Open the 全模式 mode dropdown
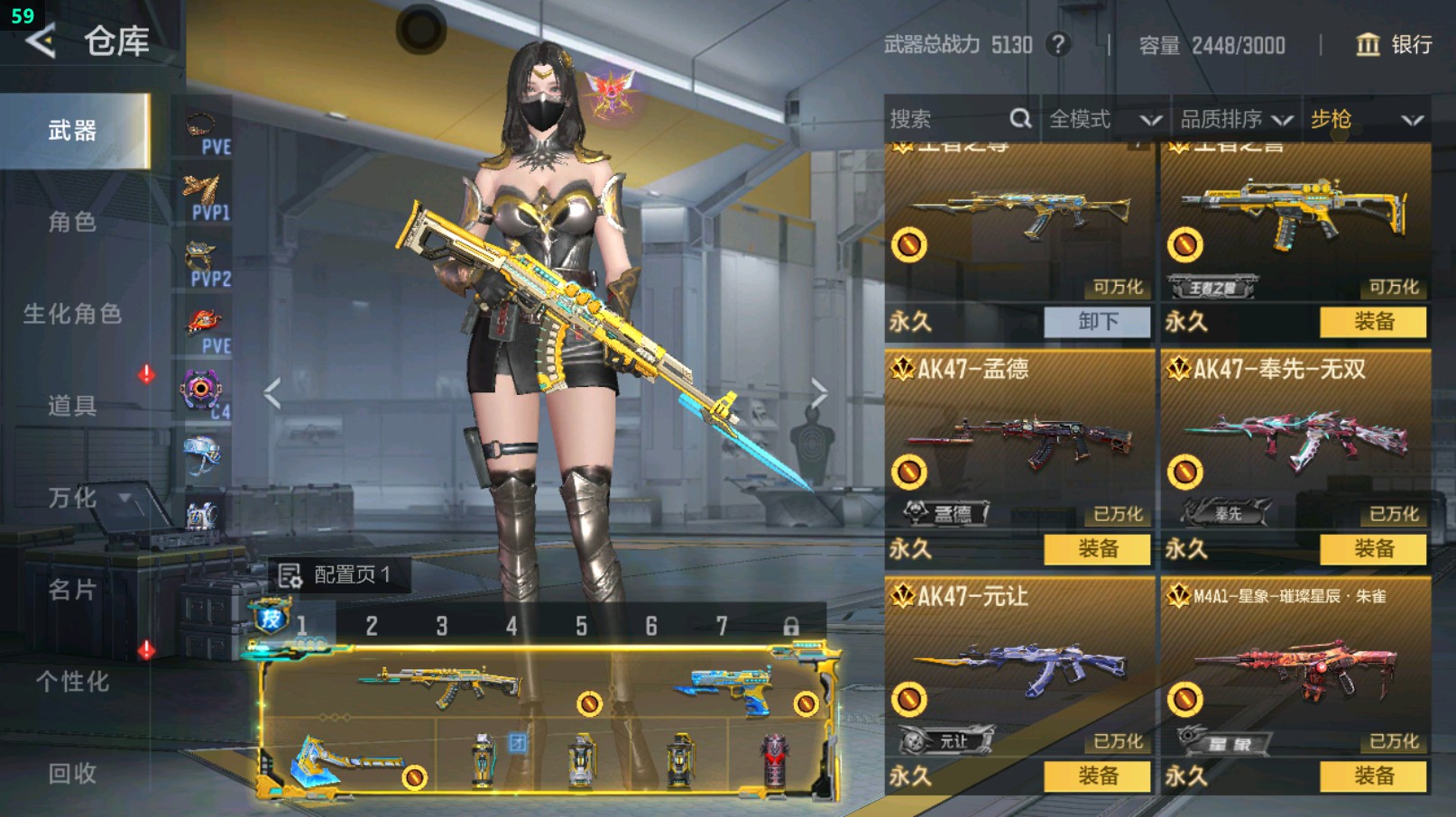This screenshot has width=1456, height=817. [x=1103, y=119]
